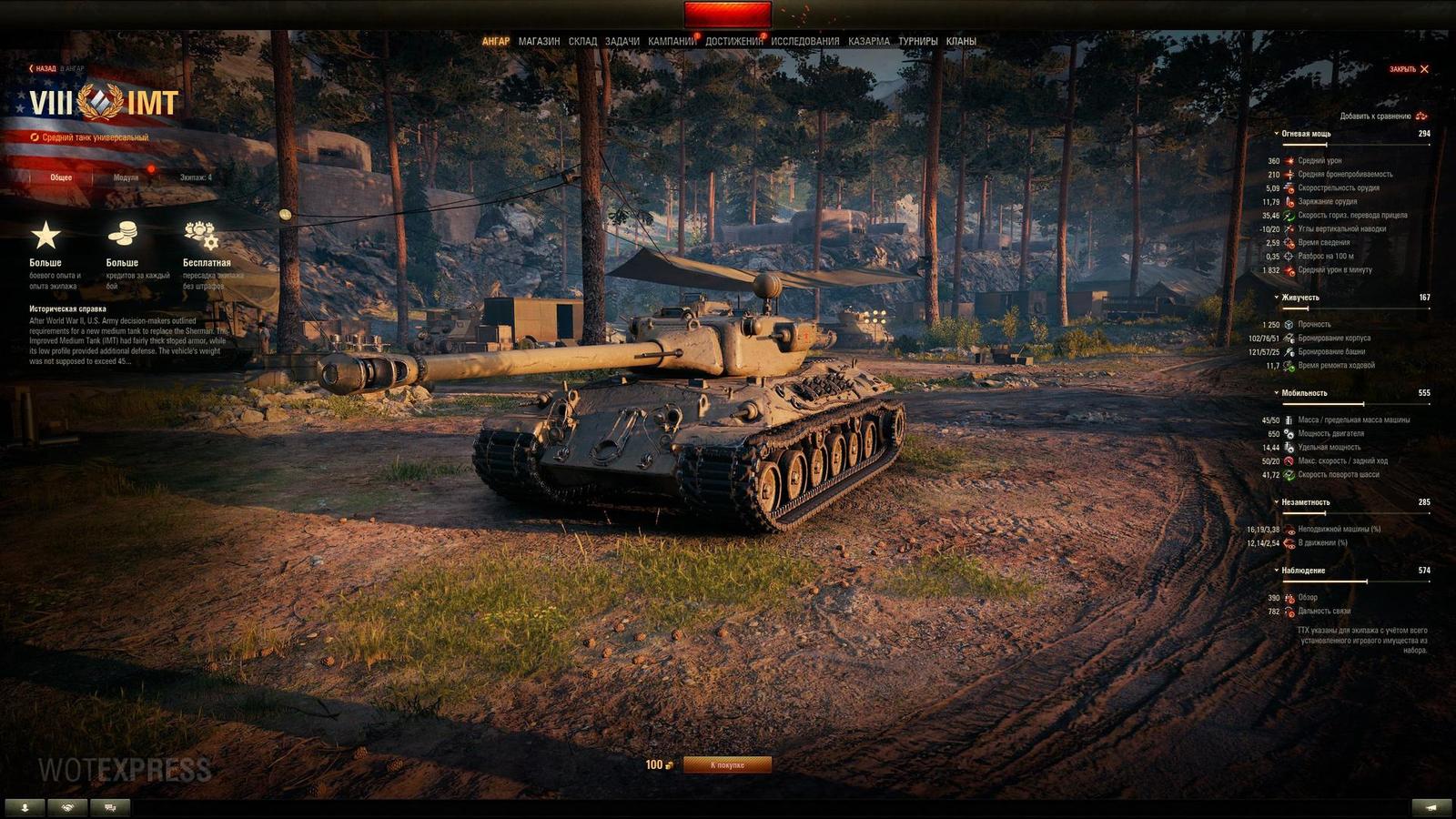1456x819 pixels.
Task: Click the add-to-comparison icon
Action: [x=1421, y=116]
